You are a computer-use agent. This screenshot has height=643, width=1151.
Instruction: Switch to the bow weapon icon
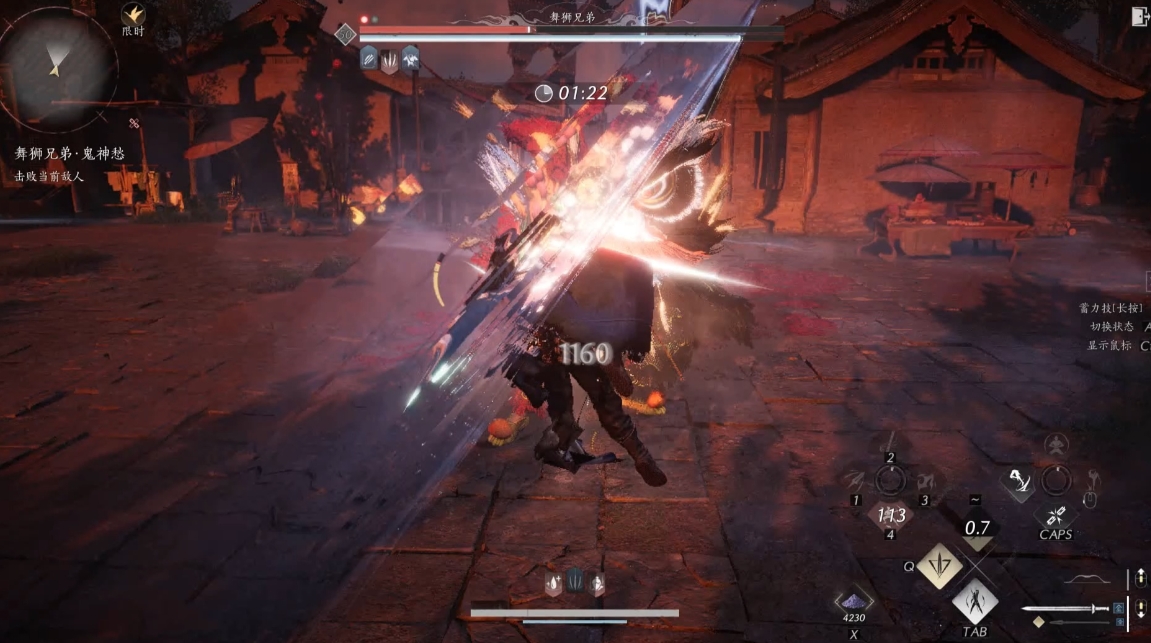click(x=1086, y=579)
